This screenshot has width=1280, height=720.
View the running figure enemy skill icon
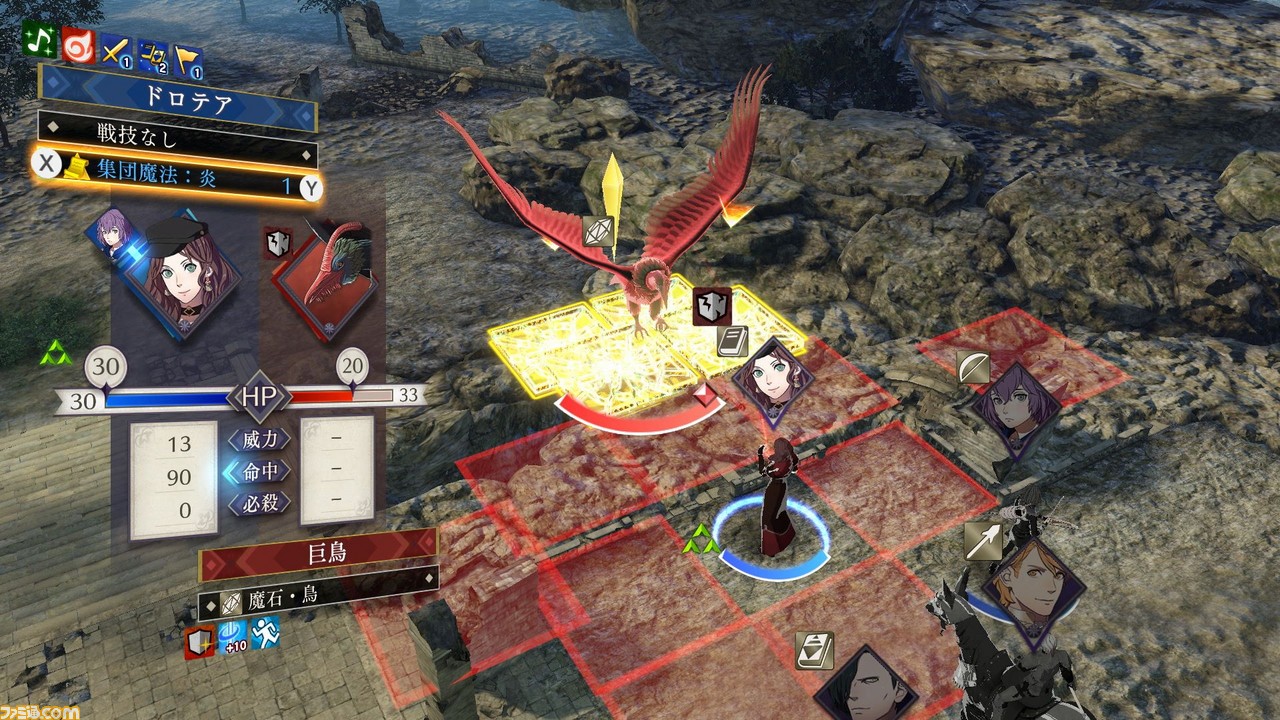point(265,633)
